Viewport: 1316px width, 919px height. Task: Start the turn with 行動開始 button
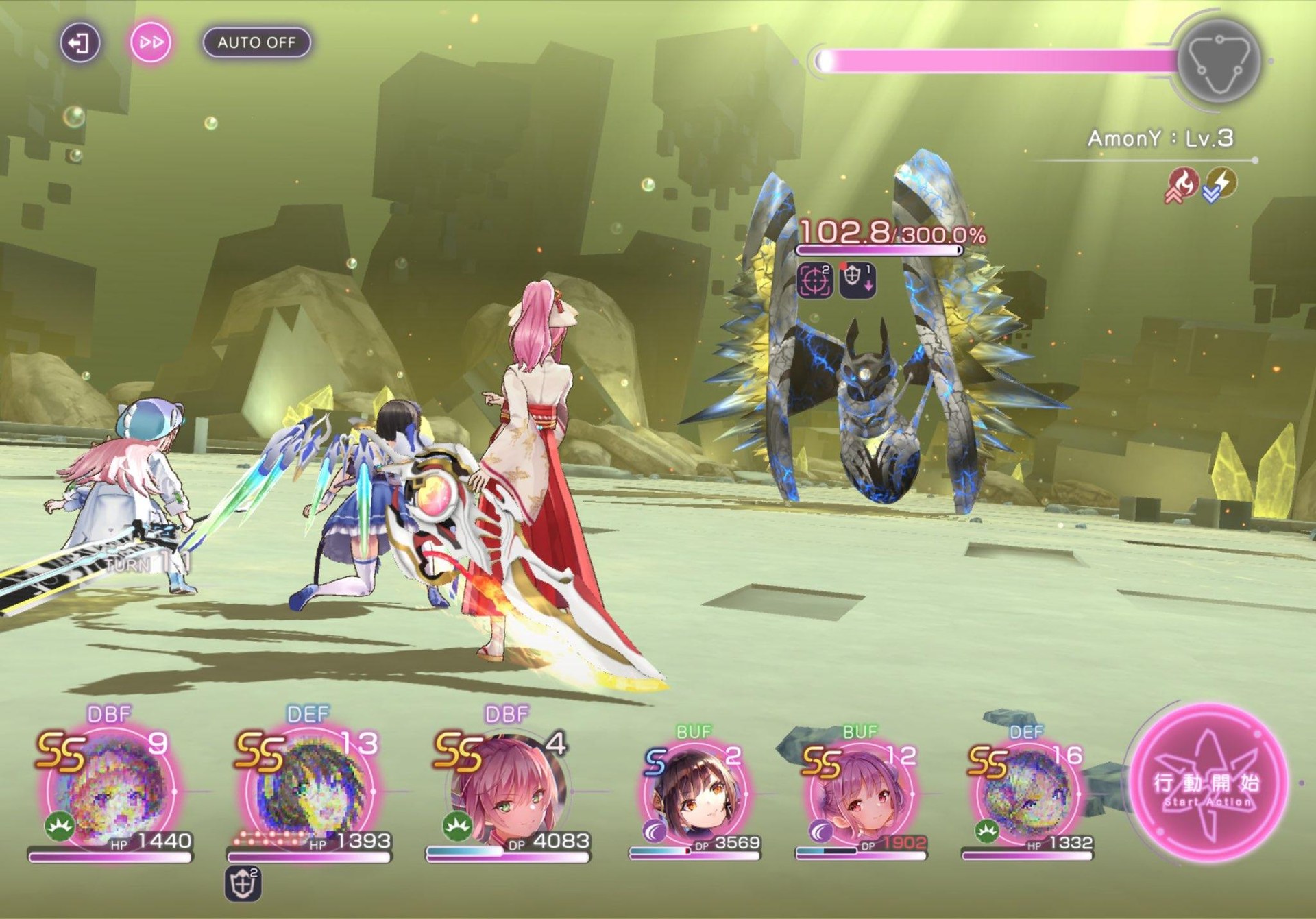coord(1209,783)
